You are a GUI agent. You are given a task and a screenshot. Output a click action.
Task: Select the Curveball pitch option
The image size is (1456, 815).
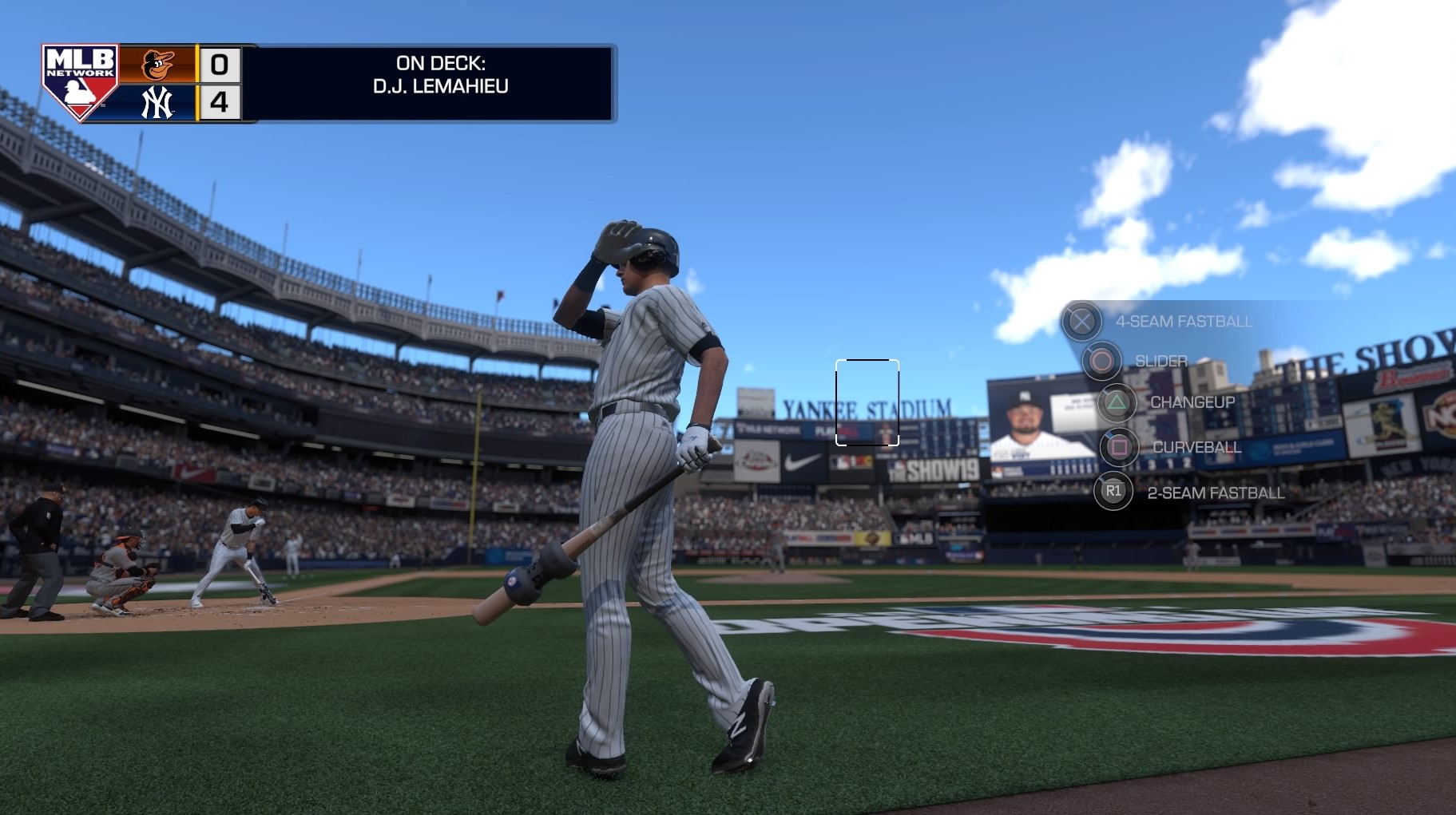(1119, 447)
